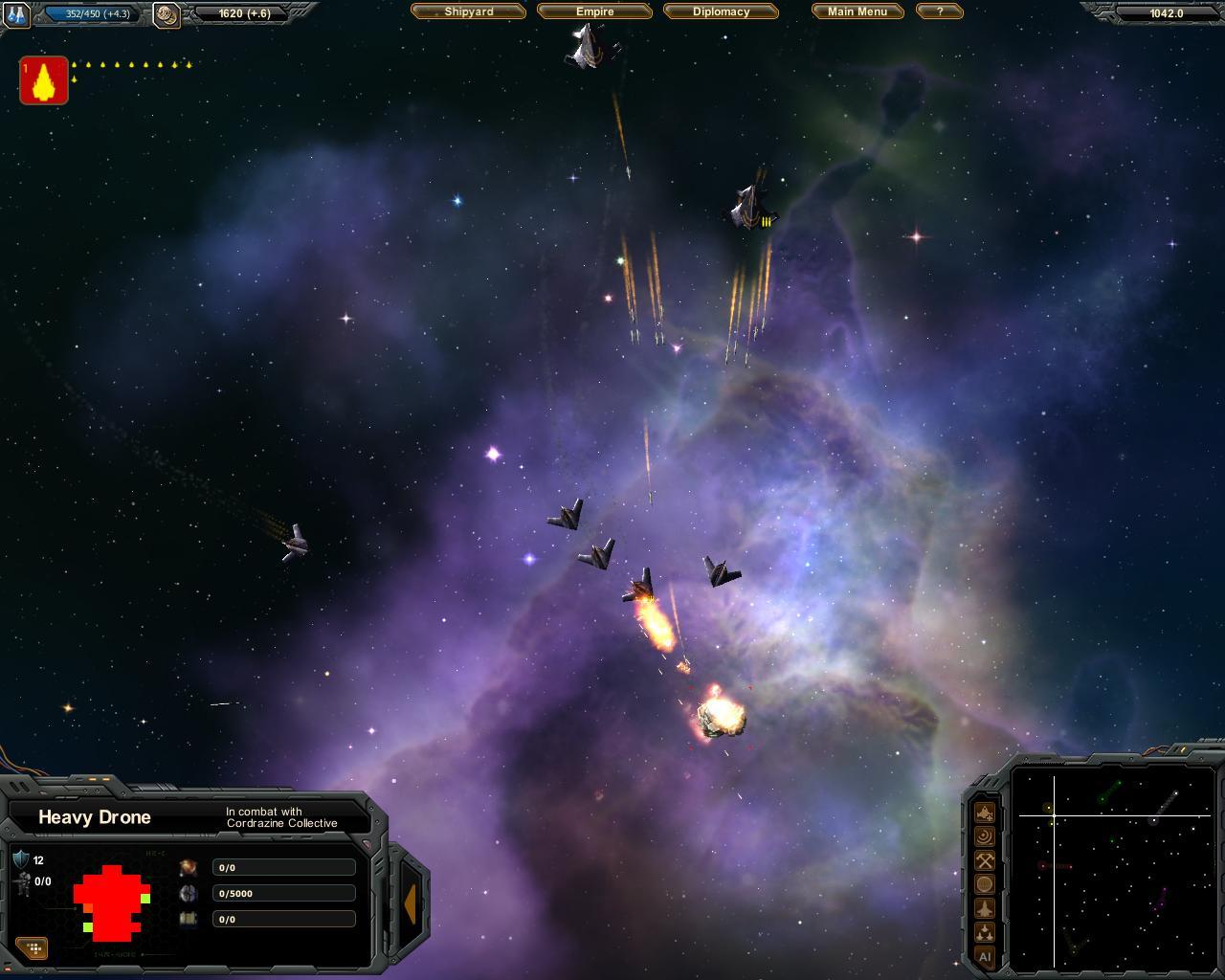Click the gold coins treasury icon
Screen dimensions: 1225x980
pyautogui.click(x=167, y=14)
